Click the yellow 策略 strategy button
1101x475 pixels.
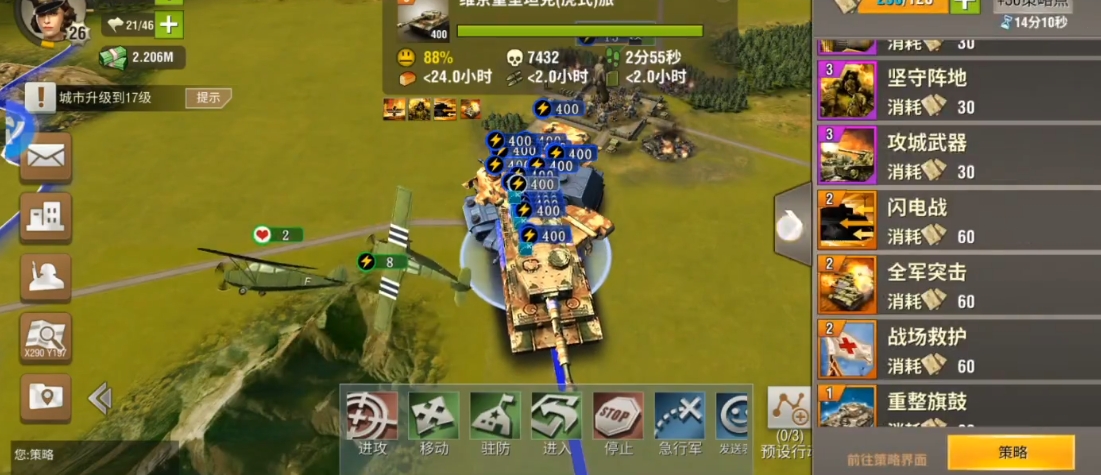click(x=1011, y=453)
